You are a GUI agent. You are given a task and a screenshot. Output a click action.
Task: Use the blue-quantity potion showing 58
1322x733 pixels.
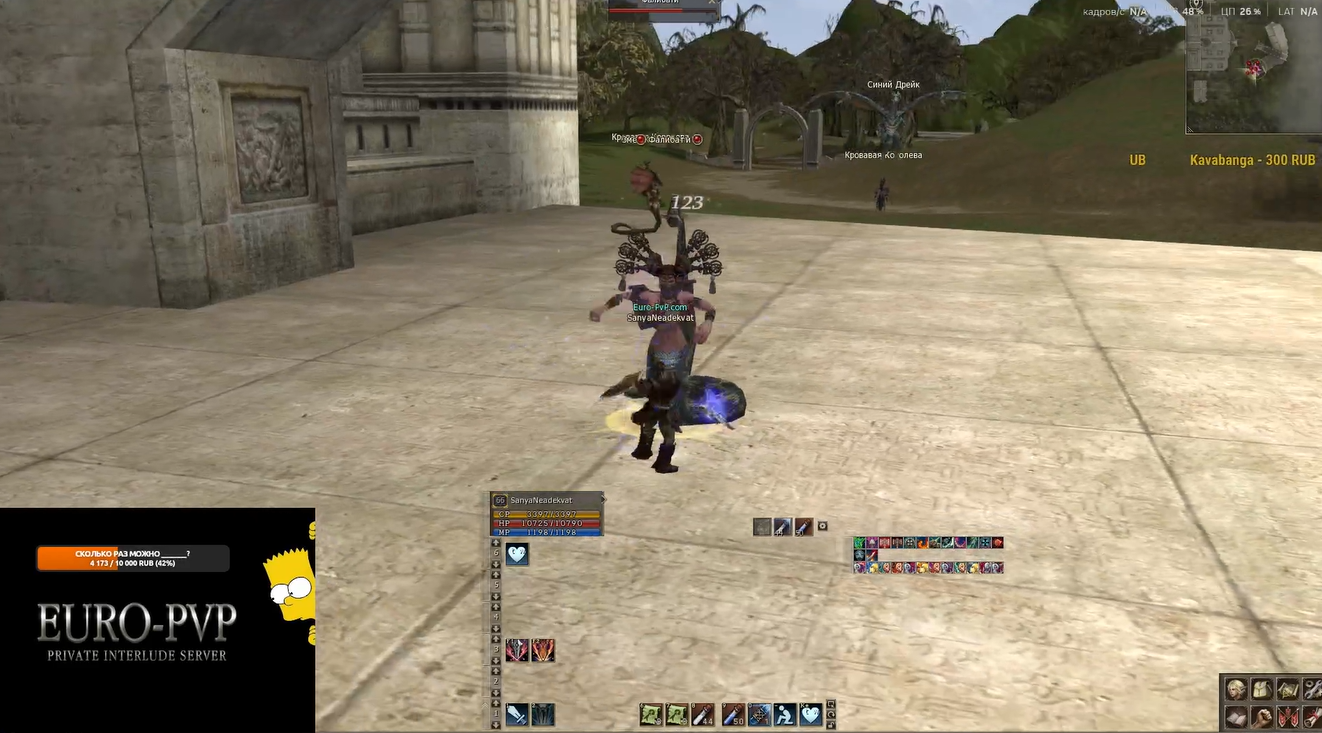pos(733,714)
